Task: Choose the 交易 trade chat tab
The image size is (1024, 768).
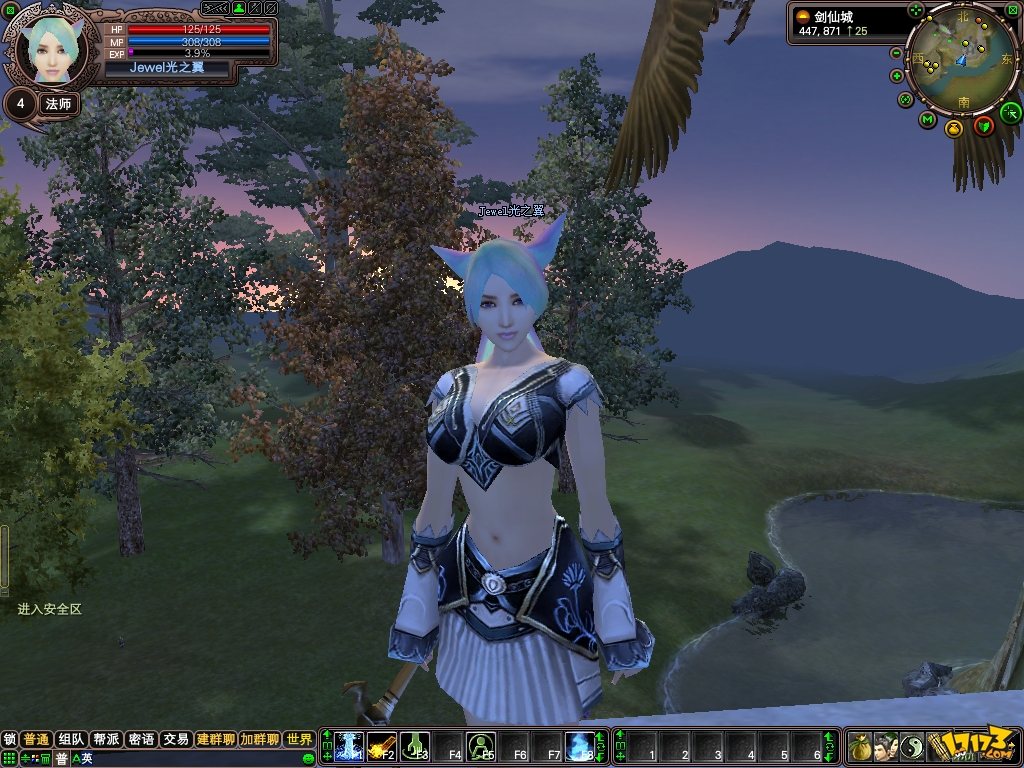Action: coord(176,740)
